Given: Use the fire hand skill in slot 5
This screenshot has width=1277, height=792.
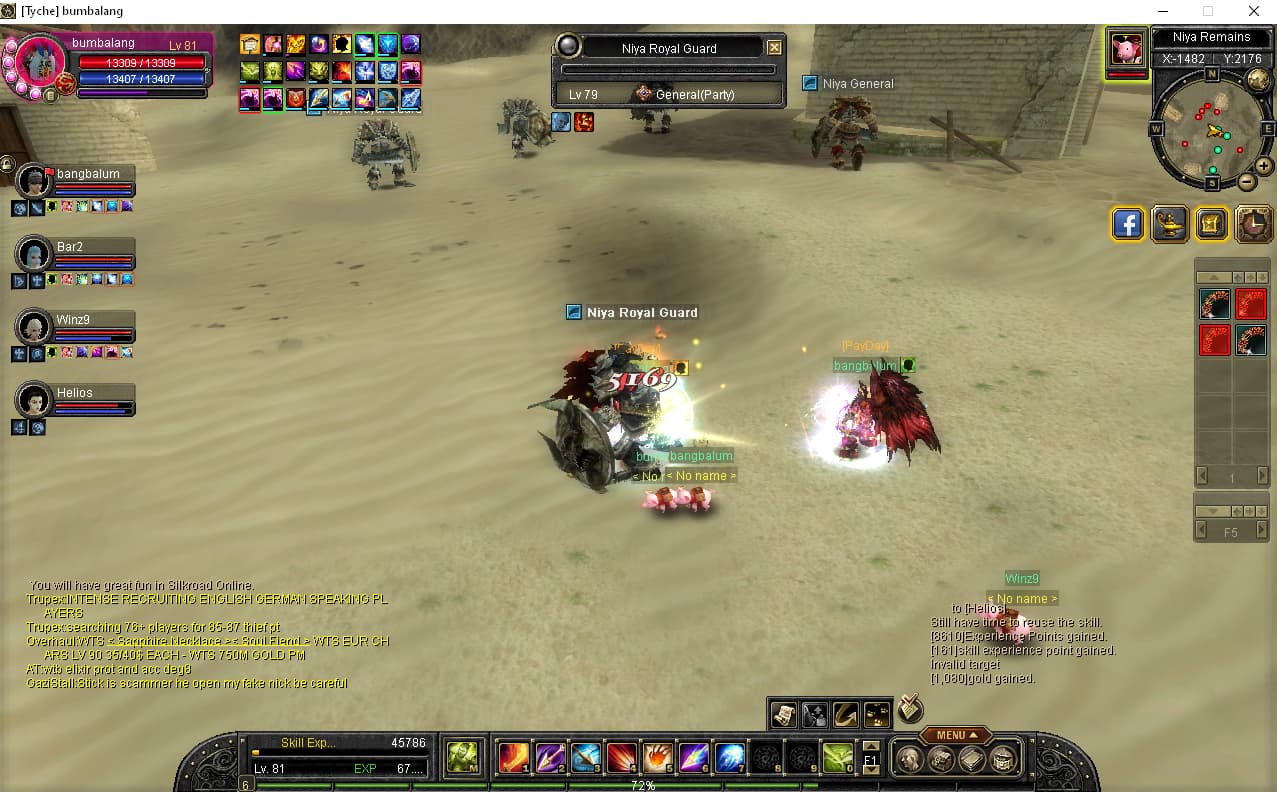Looking at the screenshot, I should click(x=658, y=758).
